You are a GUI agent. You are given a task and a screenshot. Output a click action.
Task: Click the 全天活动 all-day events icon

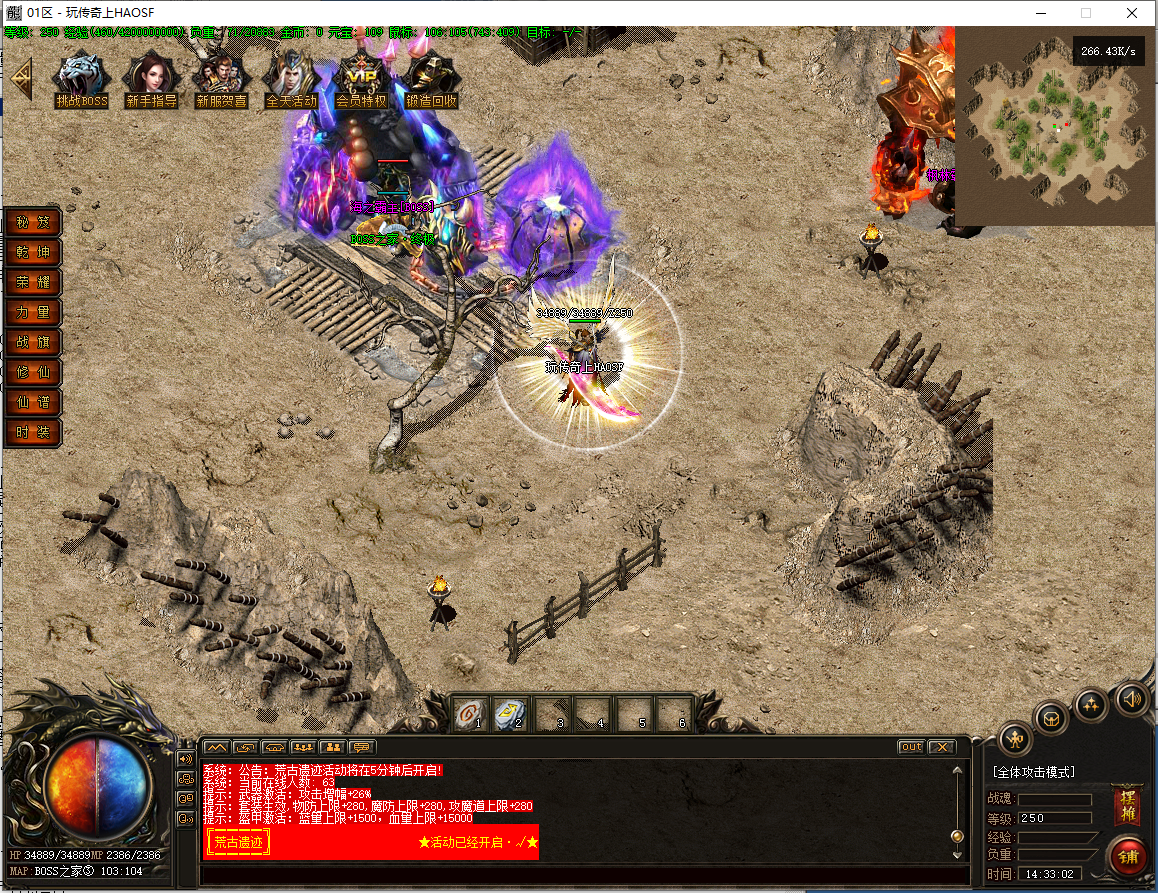coord(291,78)
